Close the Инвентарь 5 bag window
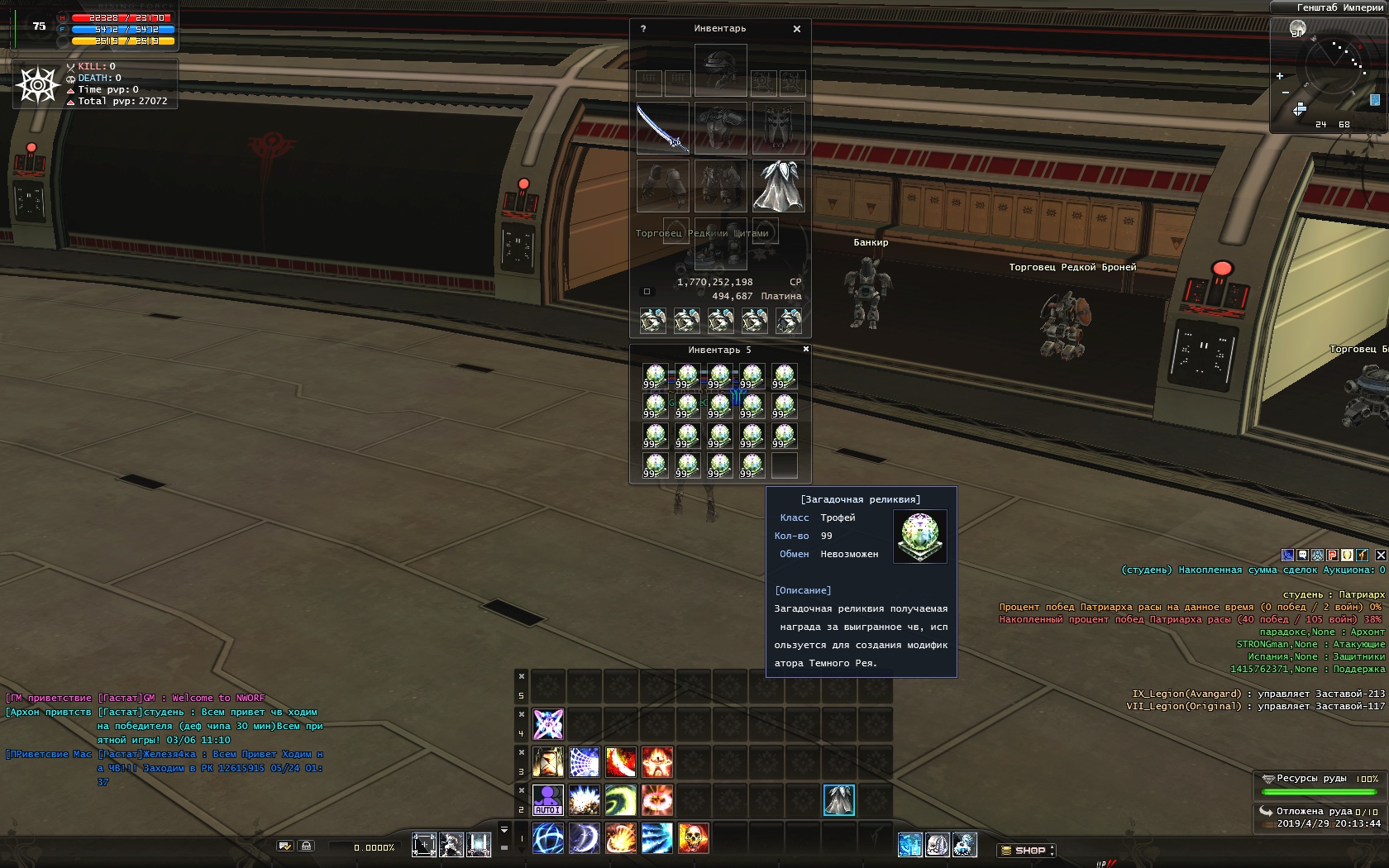Screen dimensions: 1389x868 tap(806, 350)
